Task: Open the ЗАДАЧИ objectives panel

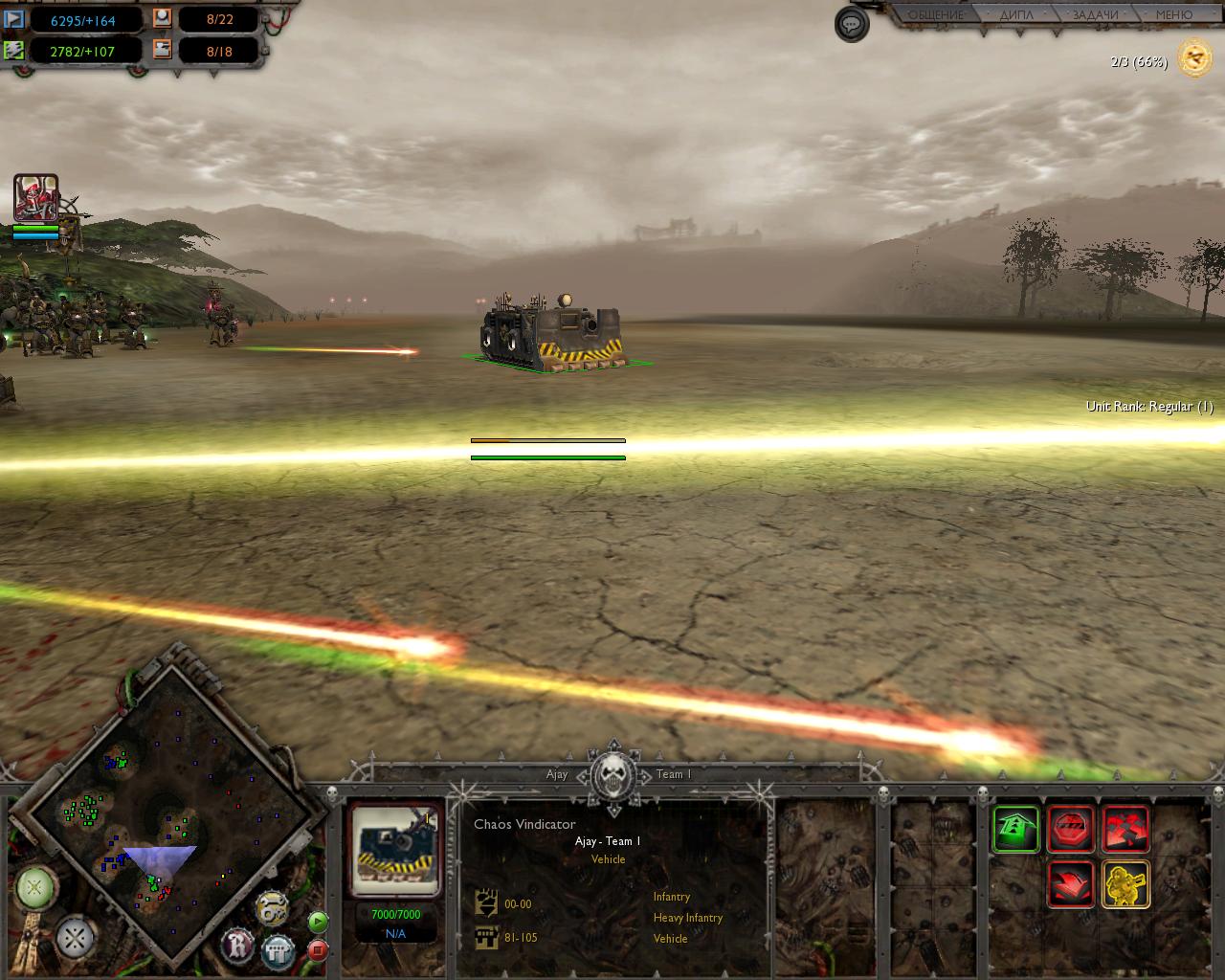Action: tap(1095, 15)
